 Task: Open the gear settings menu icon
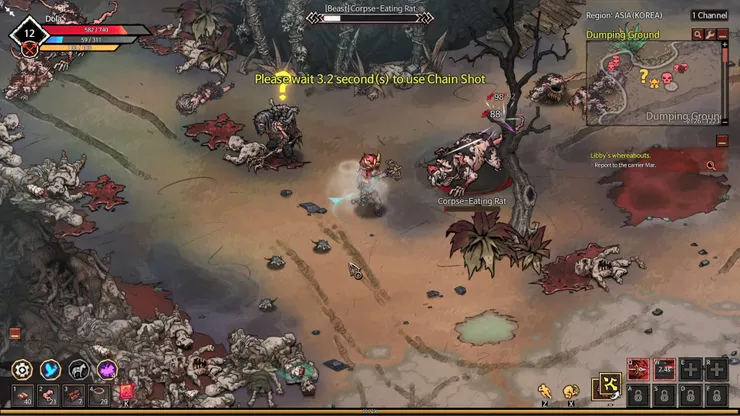[x=22, y=370]
